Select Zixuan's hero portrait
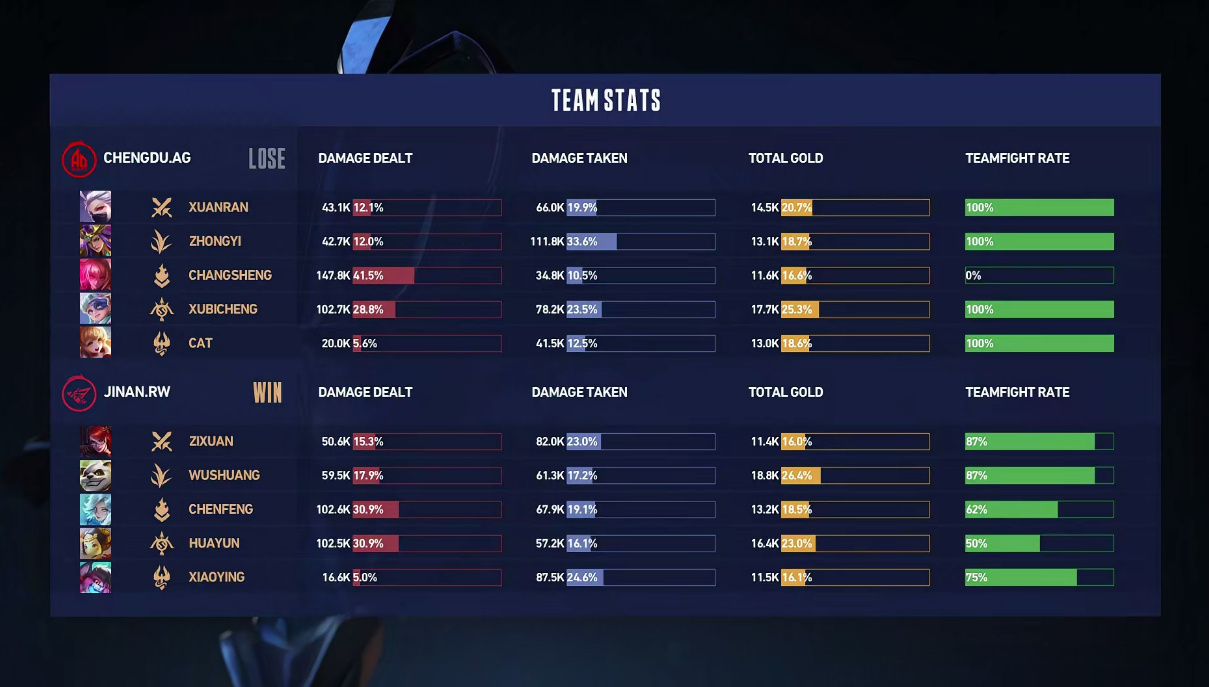1209x687 pixels. [95, 441]
